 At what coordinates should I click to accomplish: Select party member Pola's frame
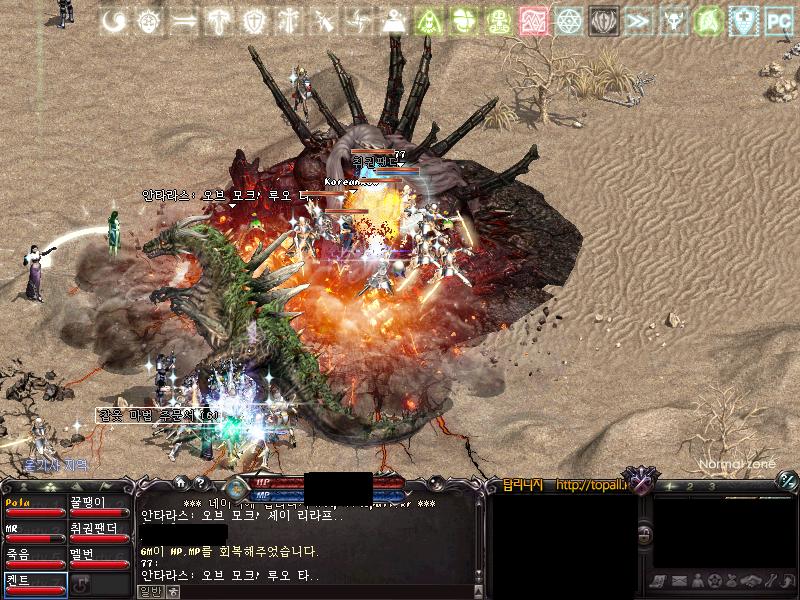point(34,507)
